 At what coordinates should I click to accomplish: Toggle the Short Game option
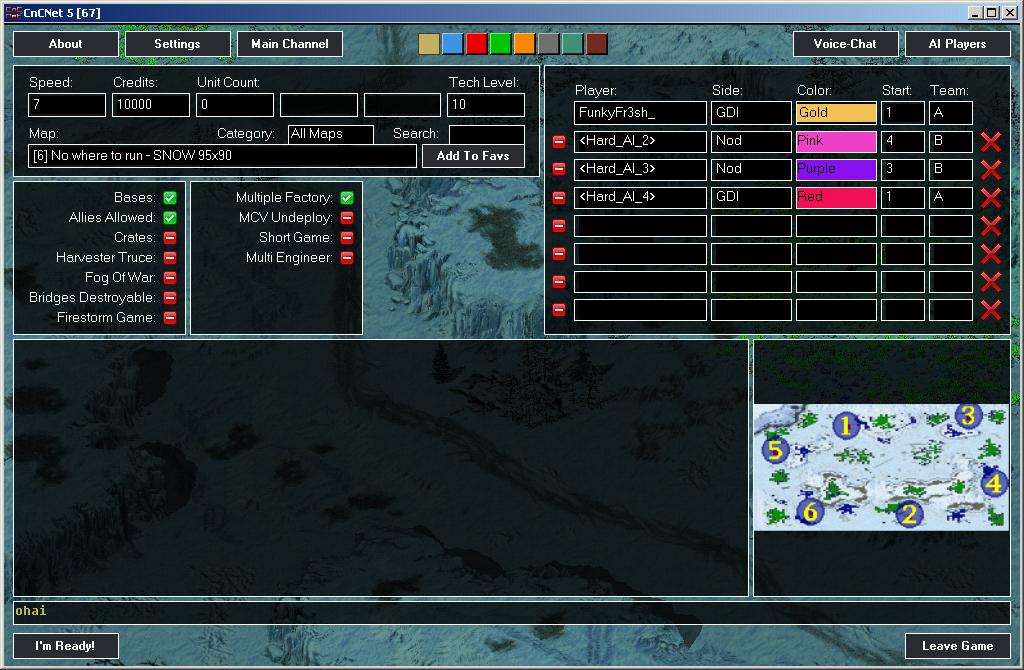click(347, 238)
